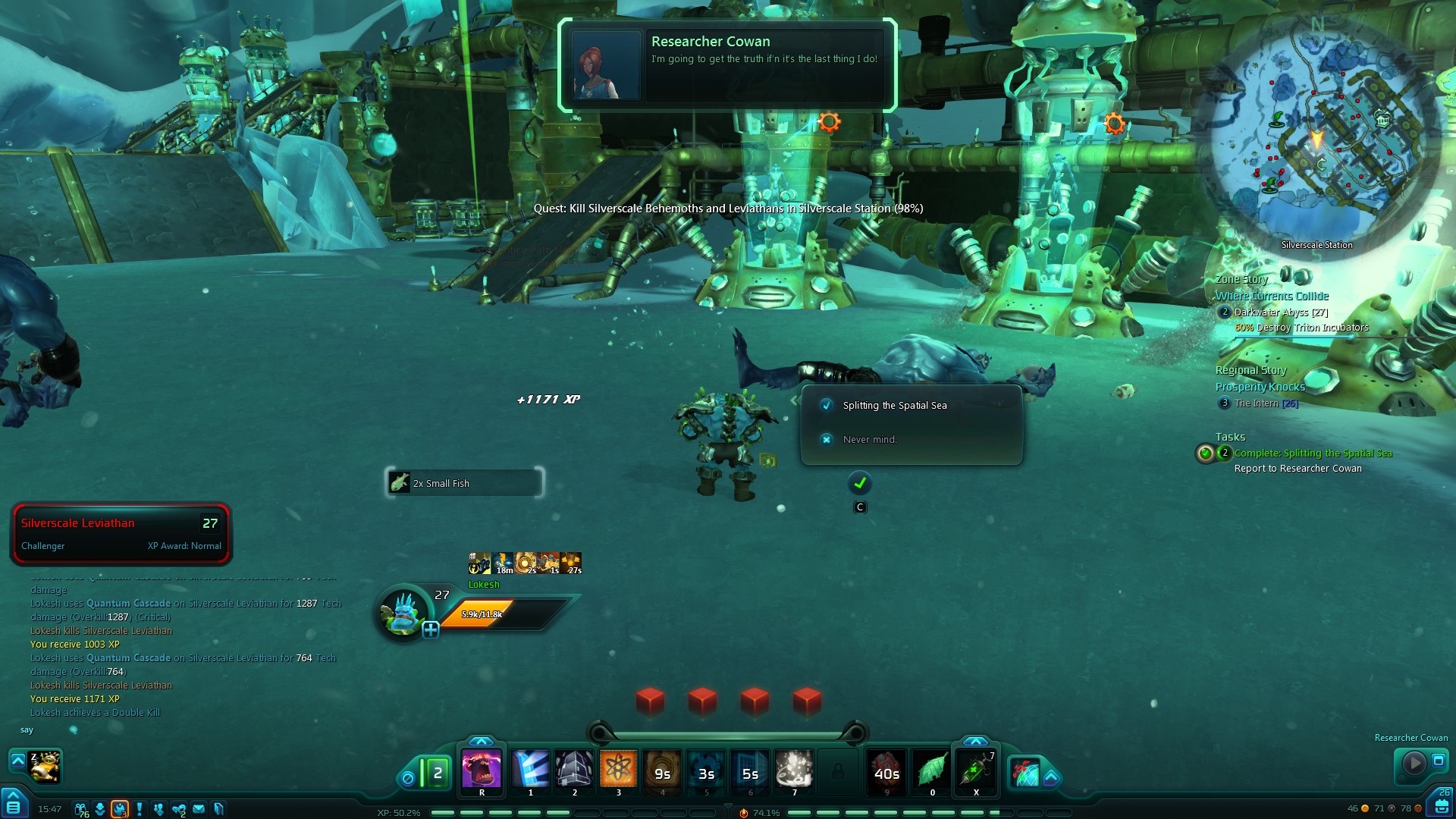
Task: Open the completed Splitting the Spatial Sea task
Action: pyautogui.click(x=1313, y=453)
